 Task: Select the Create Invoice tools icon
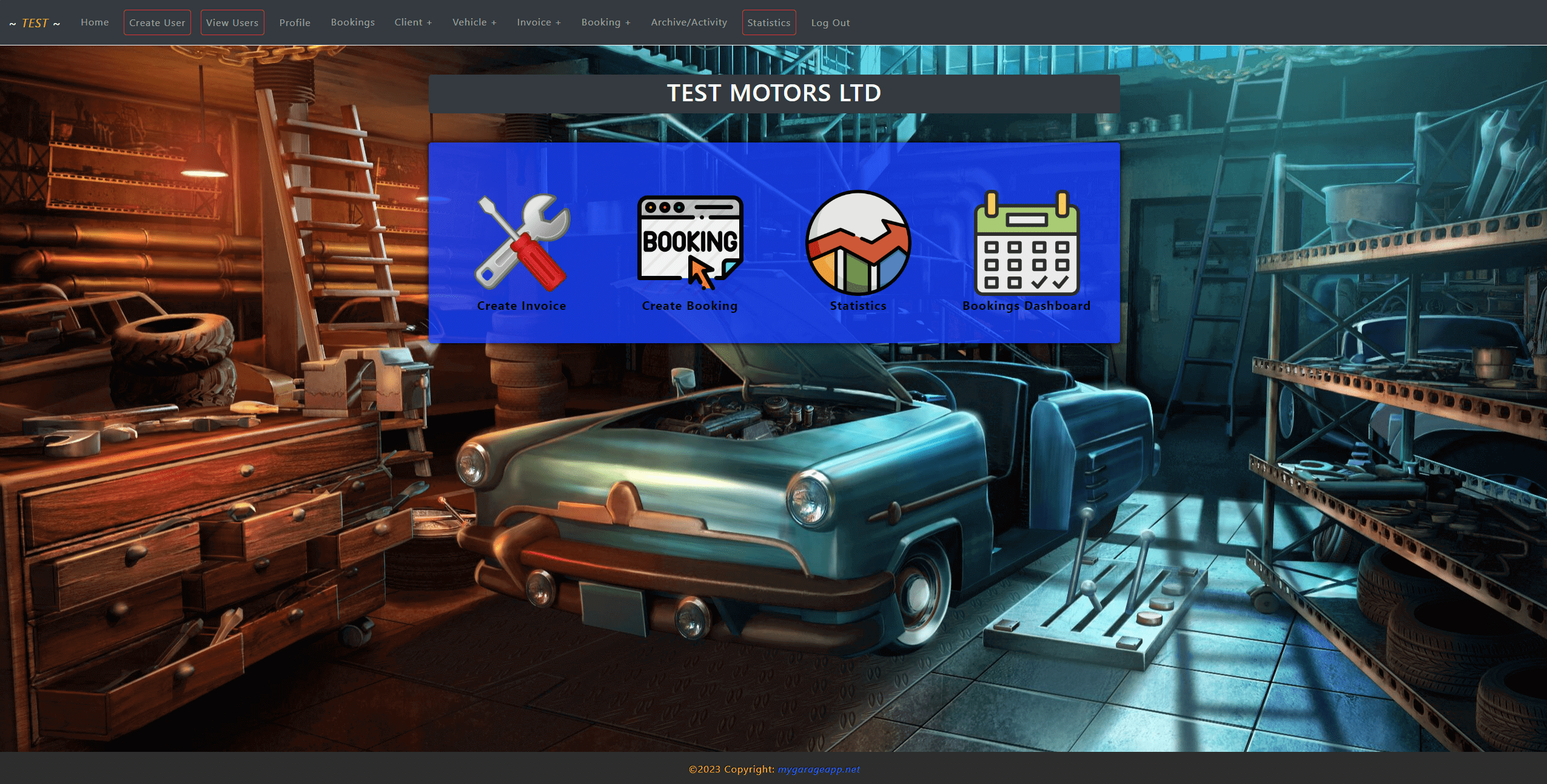point(522,243)
